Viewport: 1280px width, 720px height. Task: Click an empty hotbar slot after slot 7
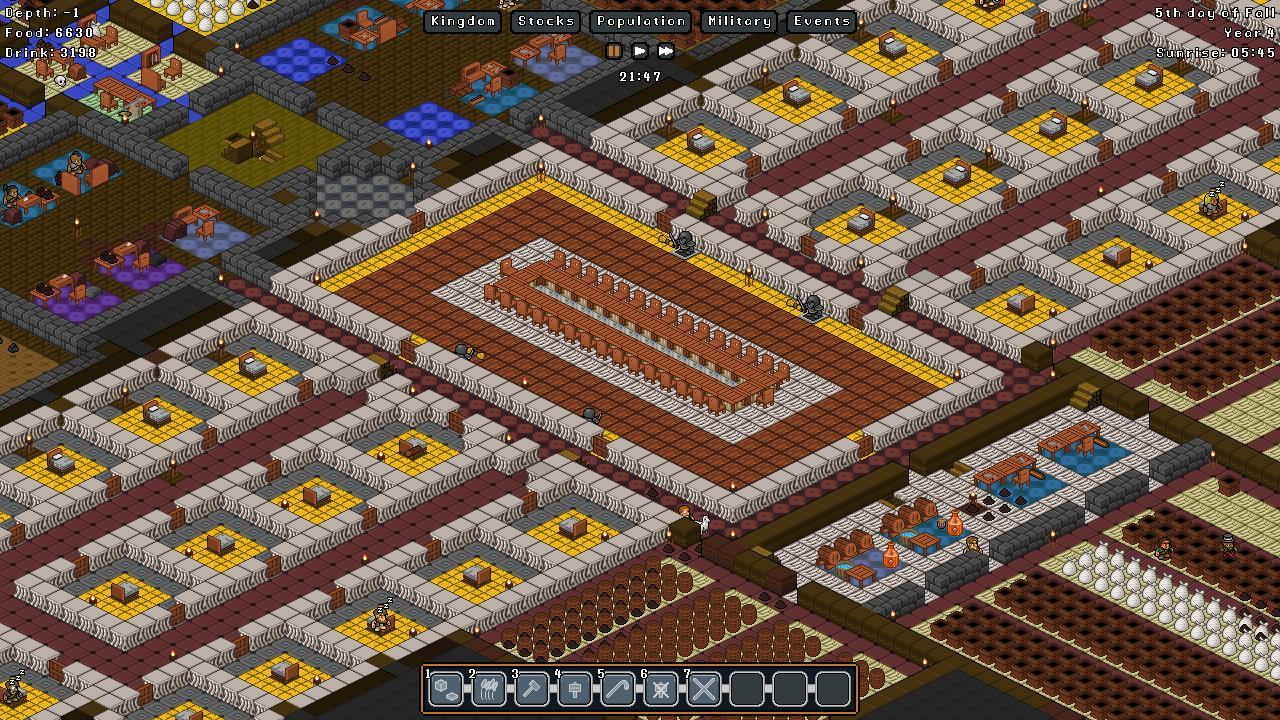coord(746,689)
